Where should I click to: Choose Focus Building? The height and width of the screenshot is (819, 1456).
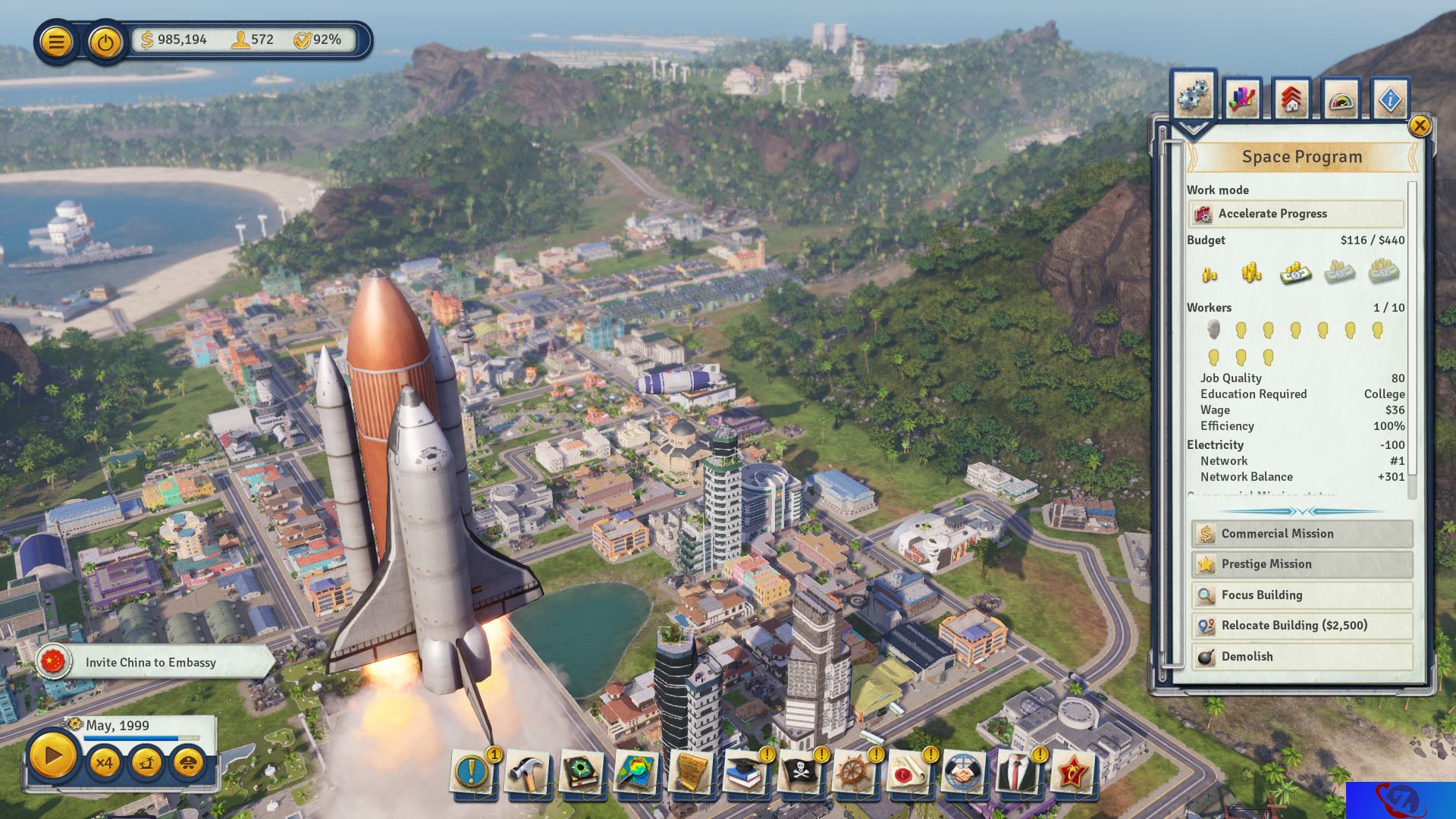pos(1301,595)
